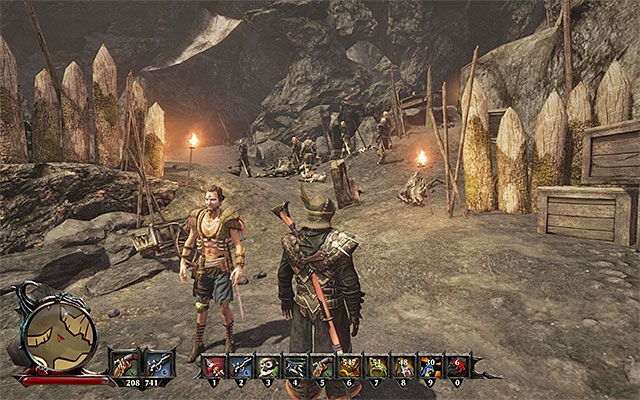The width and height of the screenshot is (640, 400).
Task: Open the circular minimap
Action: [x=57, y=337]
